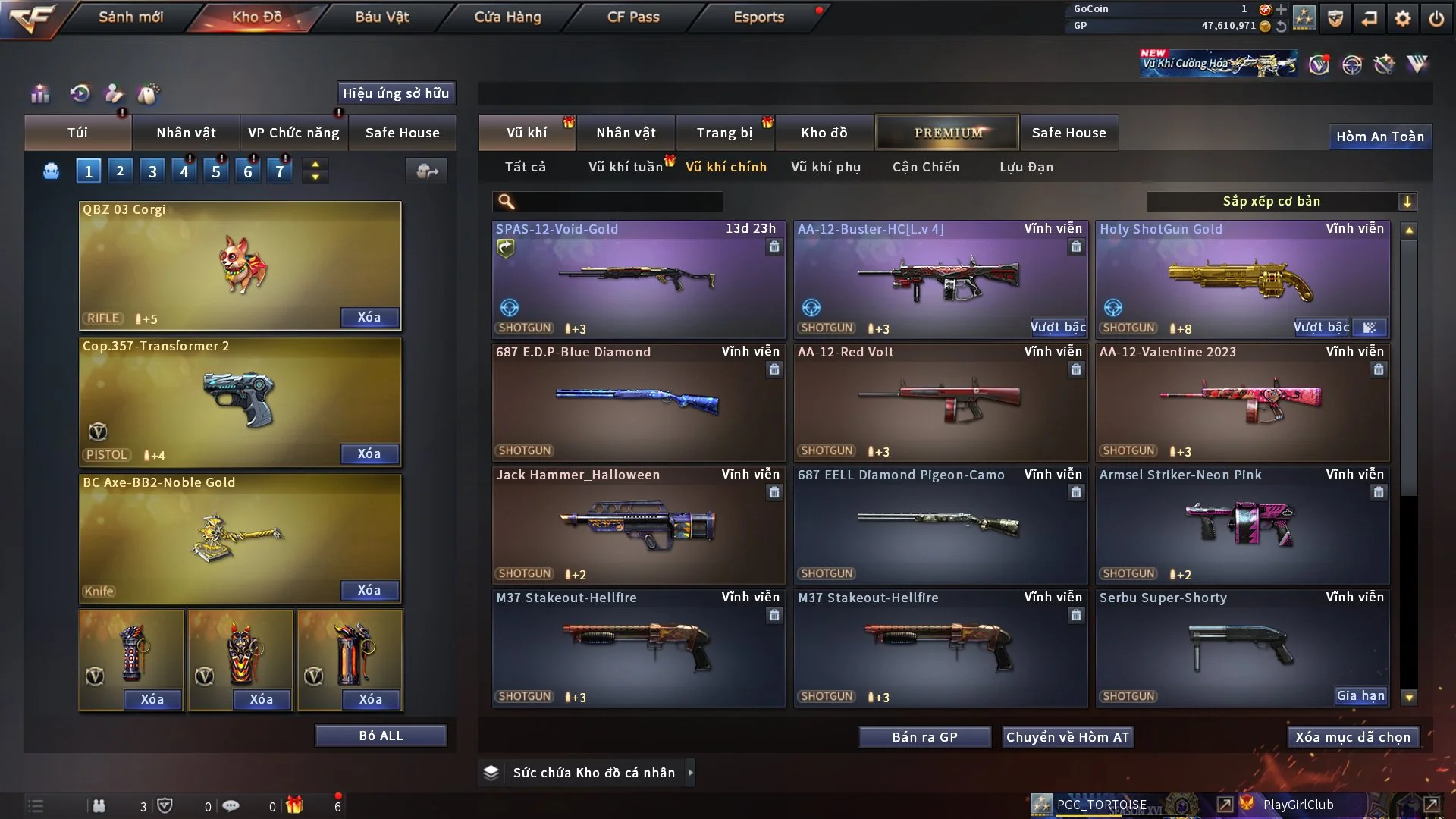Open the CF Pass menu
The image size is (1456, 819).
pyautogui.click(x=633, y=17)
